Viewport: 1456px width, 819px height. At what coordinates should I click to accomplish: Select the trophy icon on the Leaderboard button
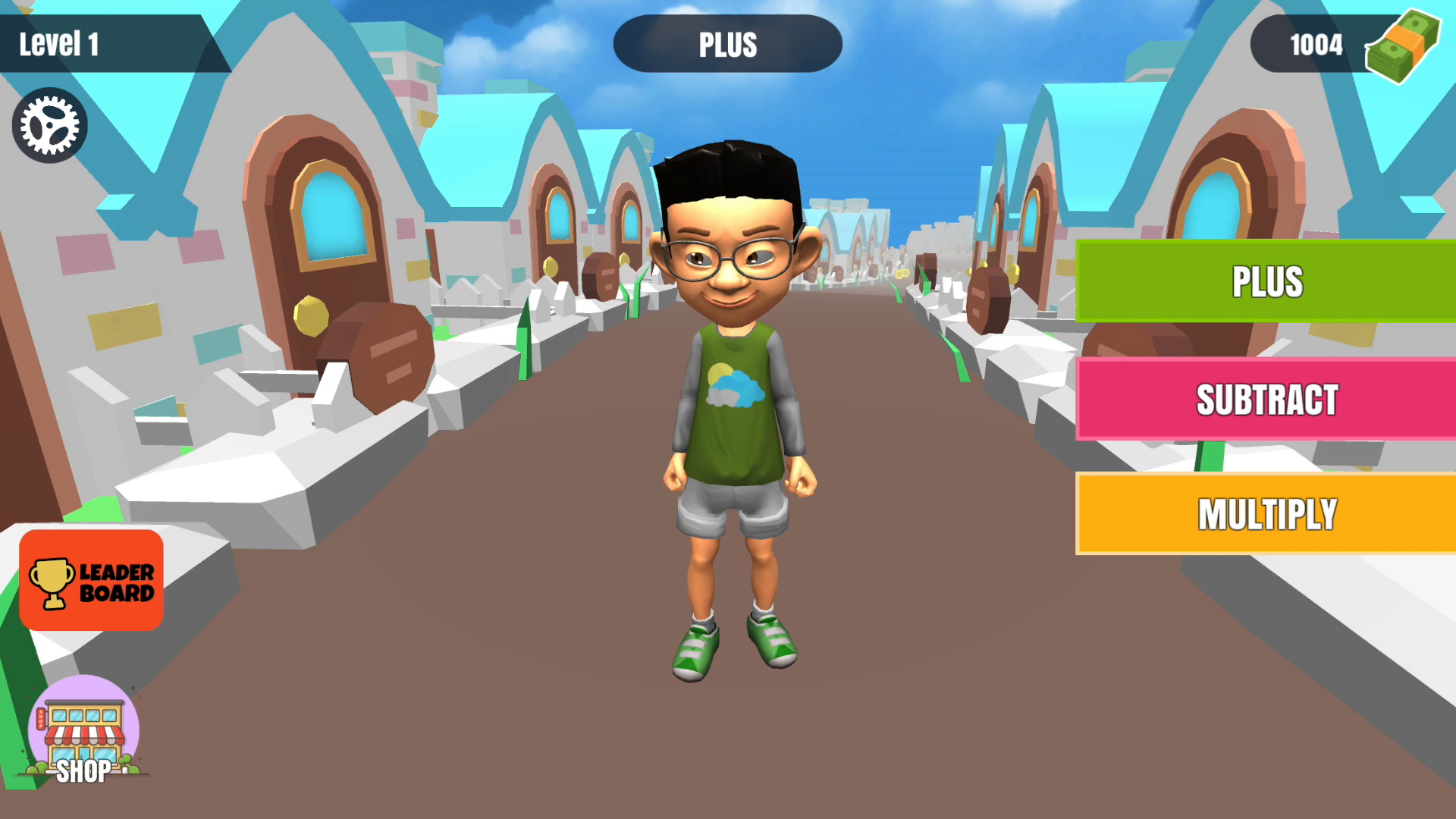point(52,582)
